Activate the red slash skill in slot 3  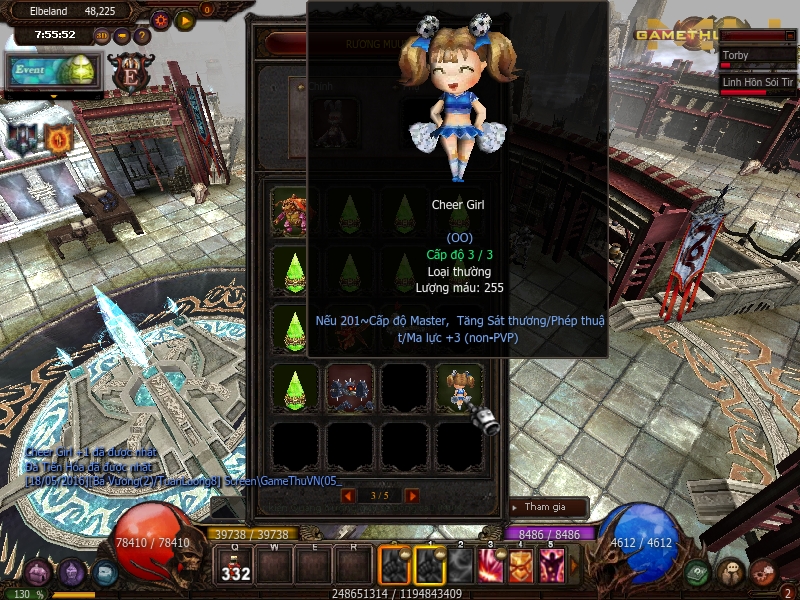tap(492, 566)
